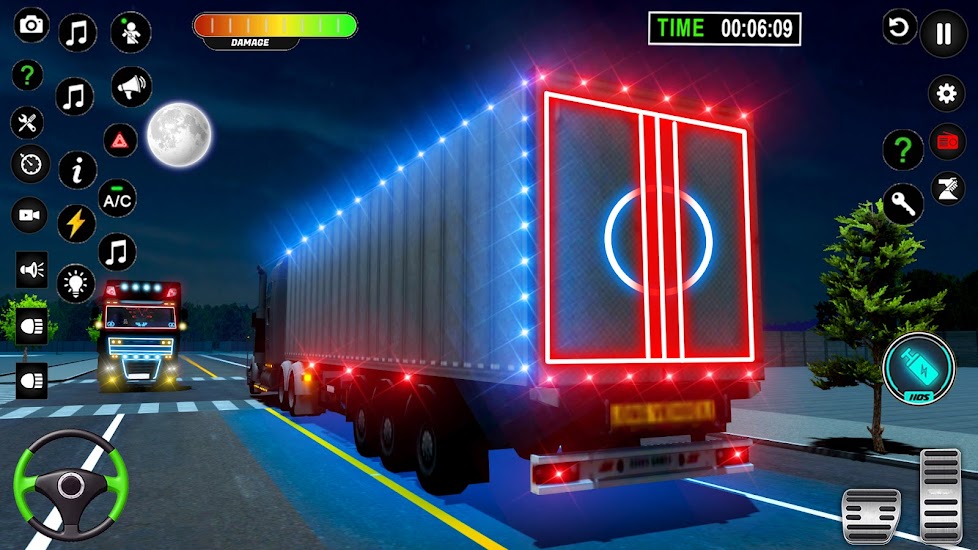Pause the game

[943, 33]
